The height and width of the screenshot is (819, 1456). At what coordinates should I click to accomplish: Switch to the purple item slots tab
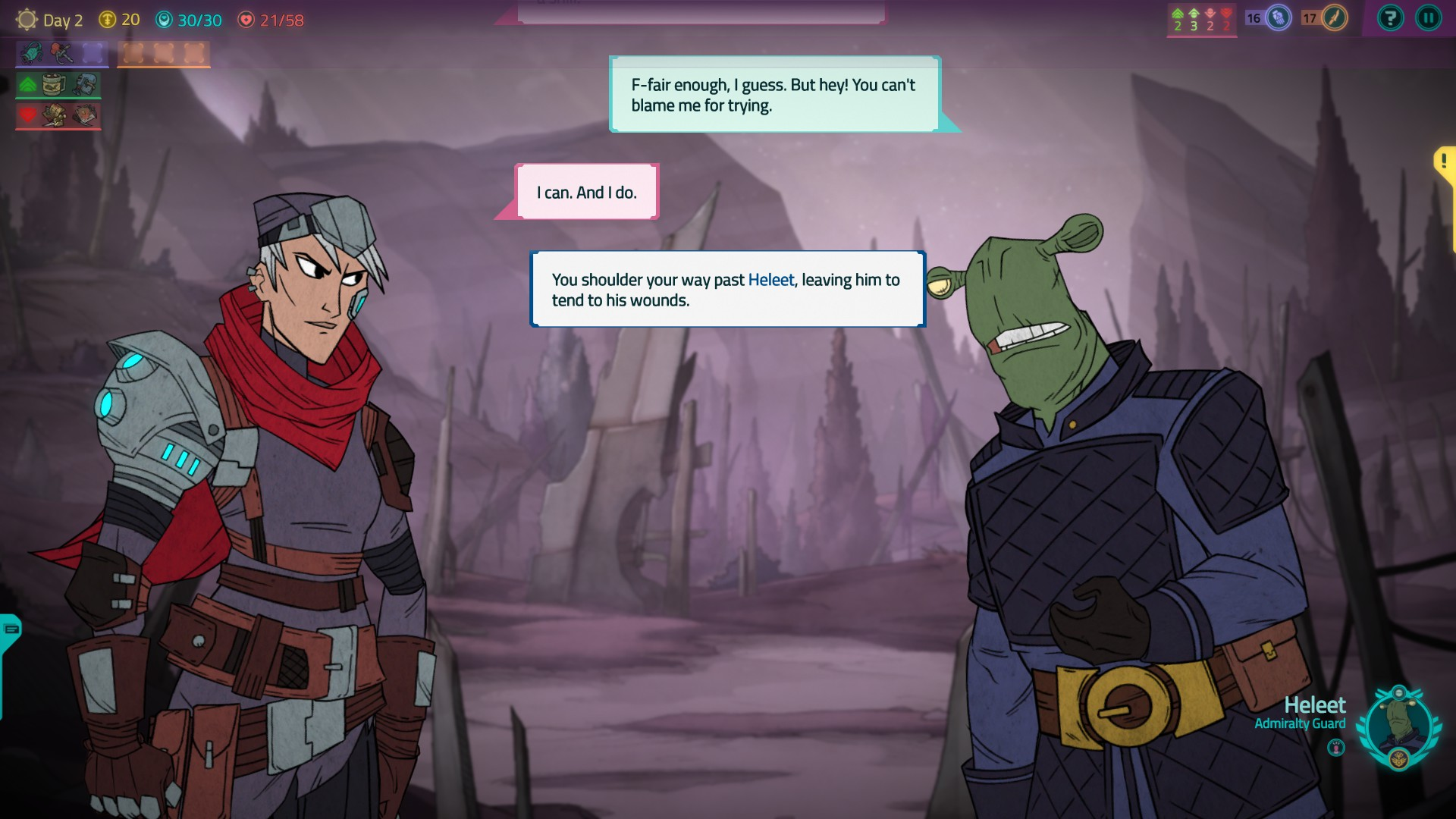(x=61, y=53)
